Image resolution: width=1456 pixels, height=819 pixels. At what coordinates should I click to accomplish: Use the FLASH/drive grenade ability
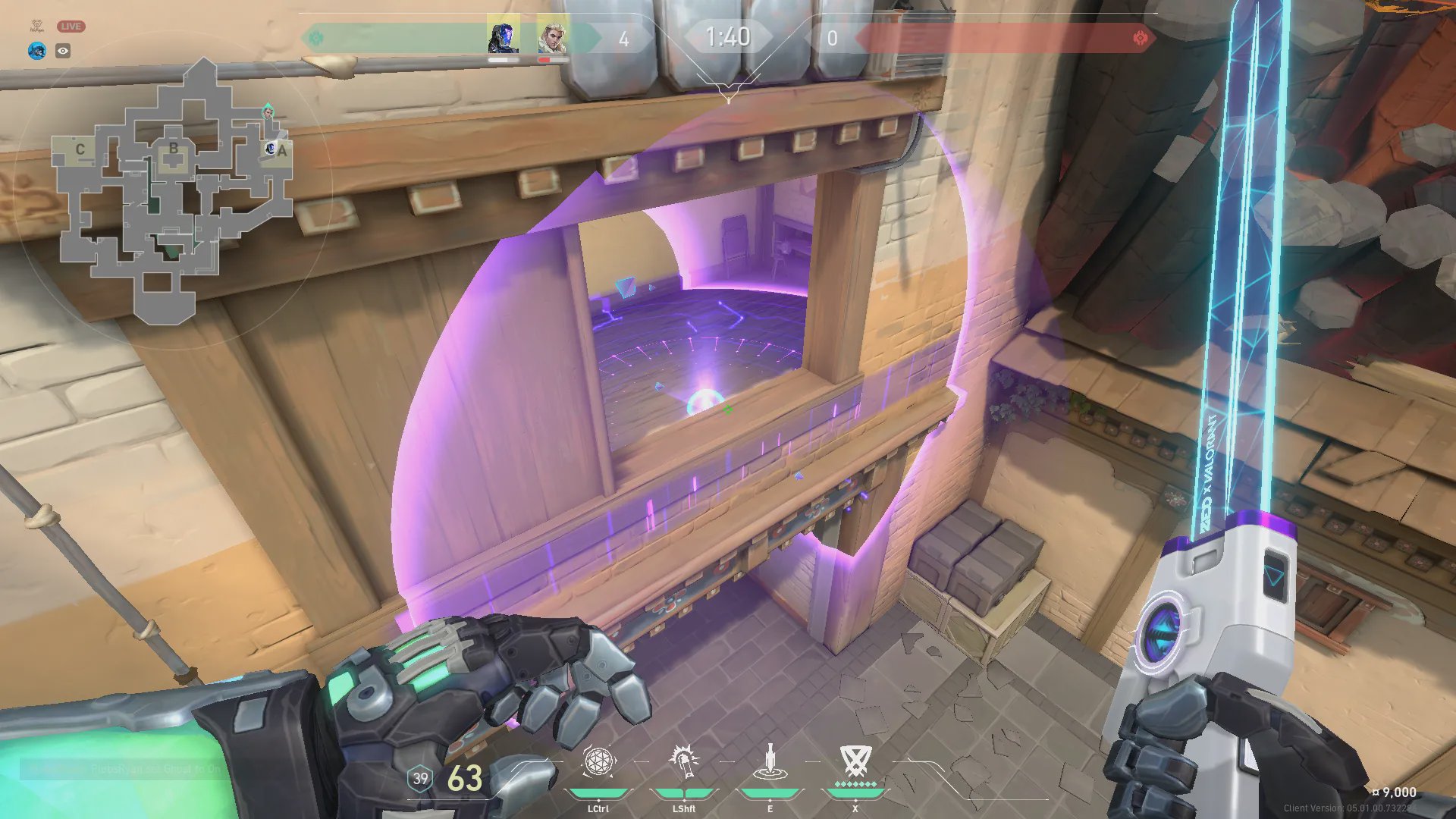pyautogui.click(x=683, y=762)
